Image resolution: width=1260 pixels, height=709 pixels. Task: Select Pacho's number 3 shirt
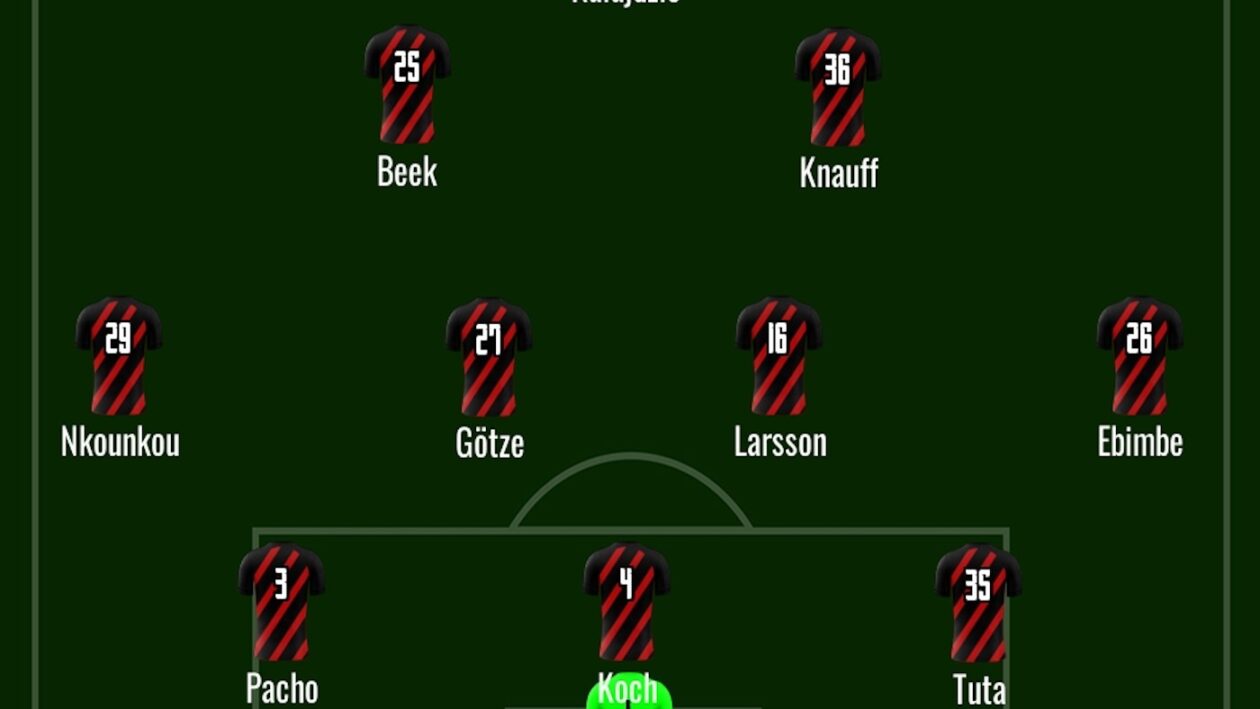coord(281,602)
